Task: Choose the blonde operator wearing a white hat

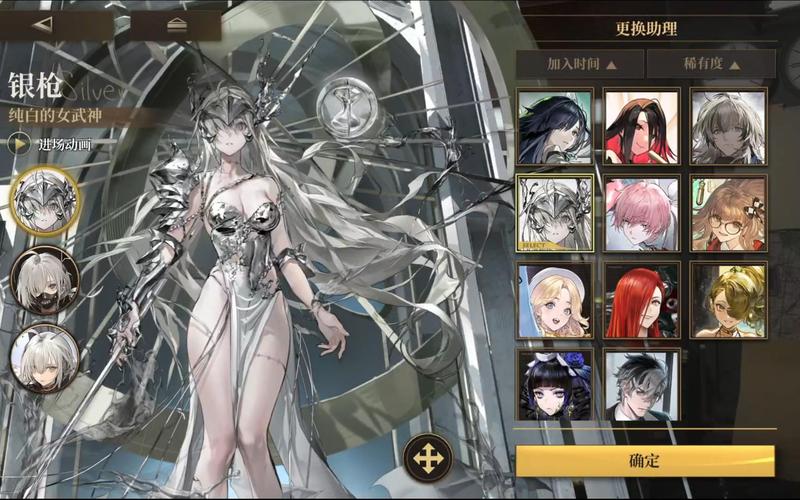Action: pyautogui.click(x=555, y=300)
